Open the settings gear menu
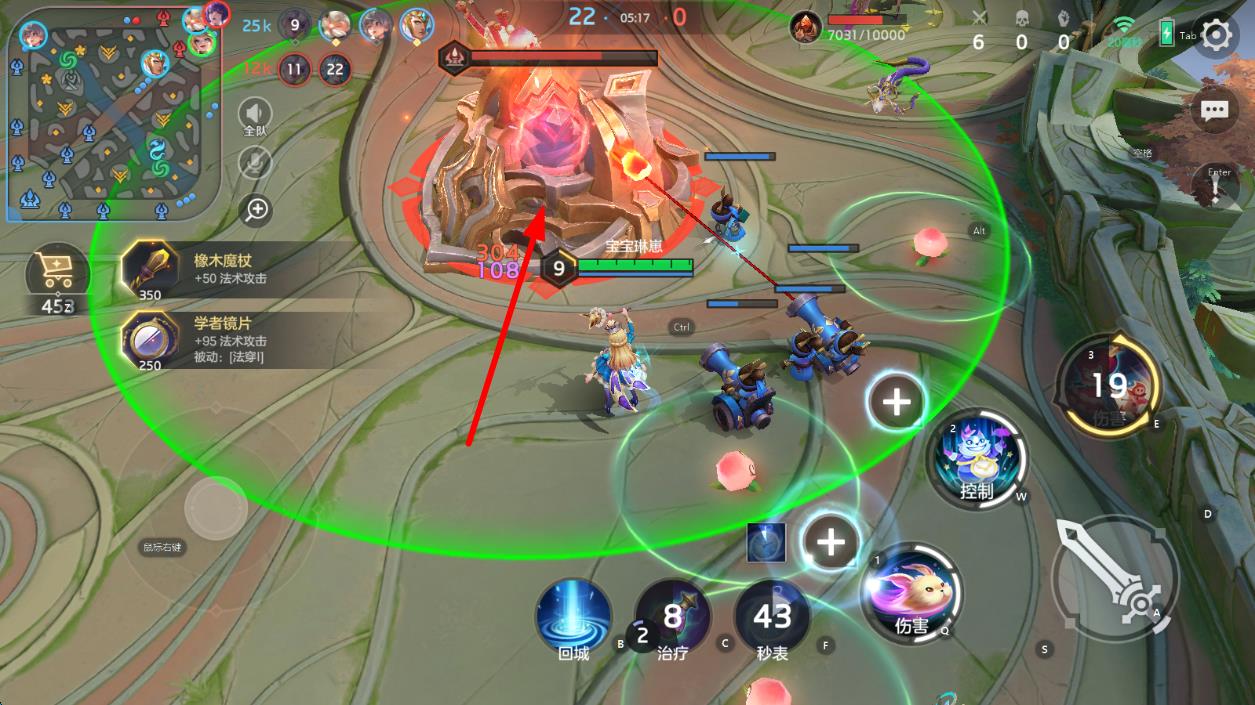The image size is (1255, 705). pyautogui.click(x=1215, y=36)
